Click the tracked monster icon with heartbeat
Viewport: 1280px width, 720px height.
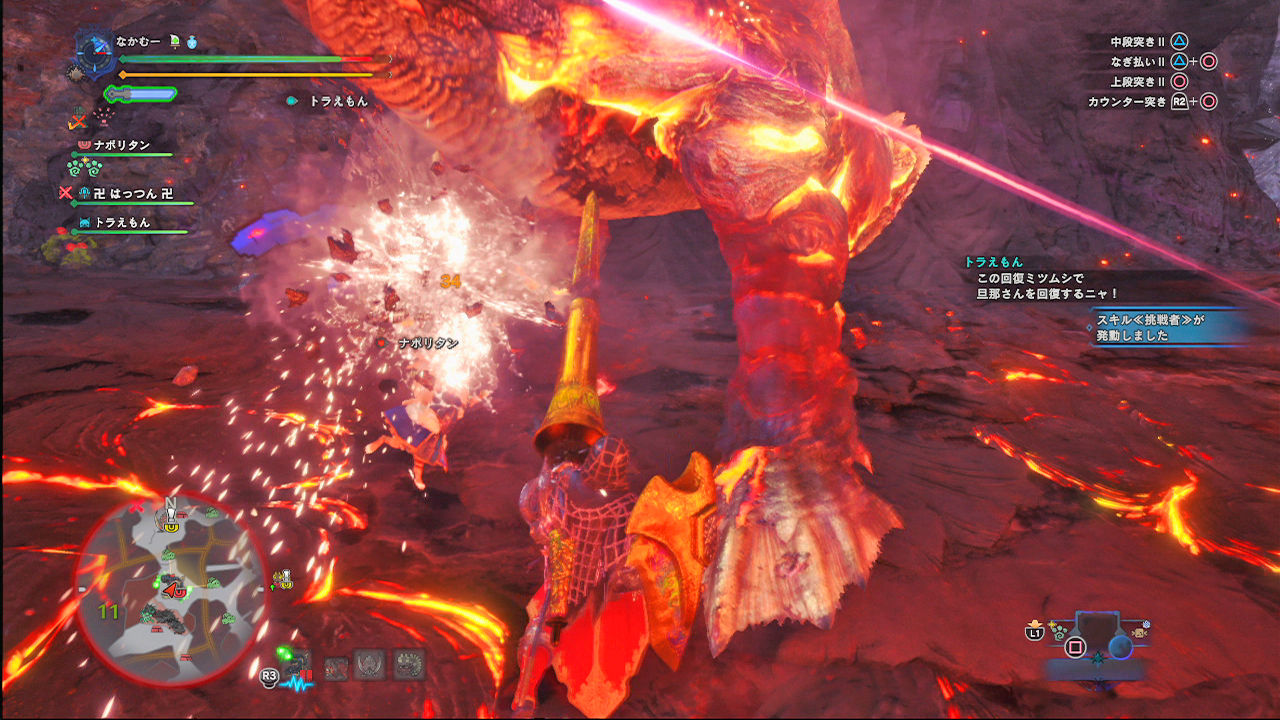point(296,666)
